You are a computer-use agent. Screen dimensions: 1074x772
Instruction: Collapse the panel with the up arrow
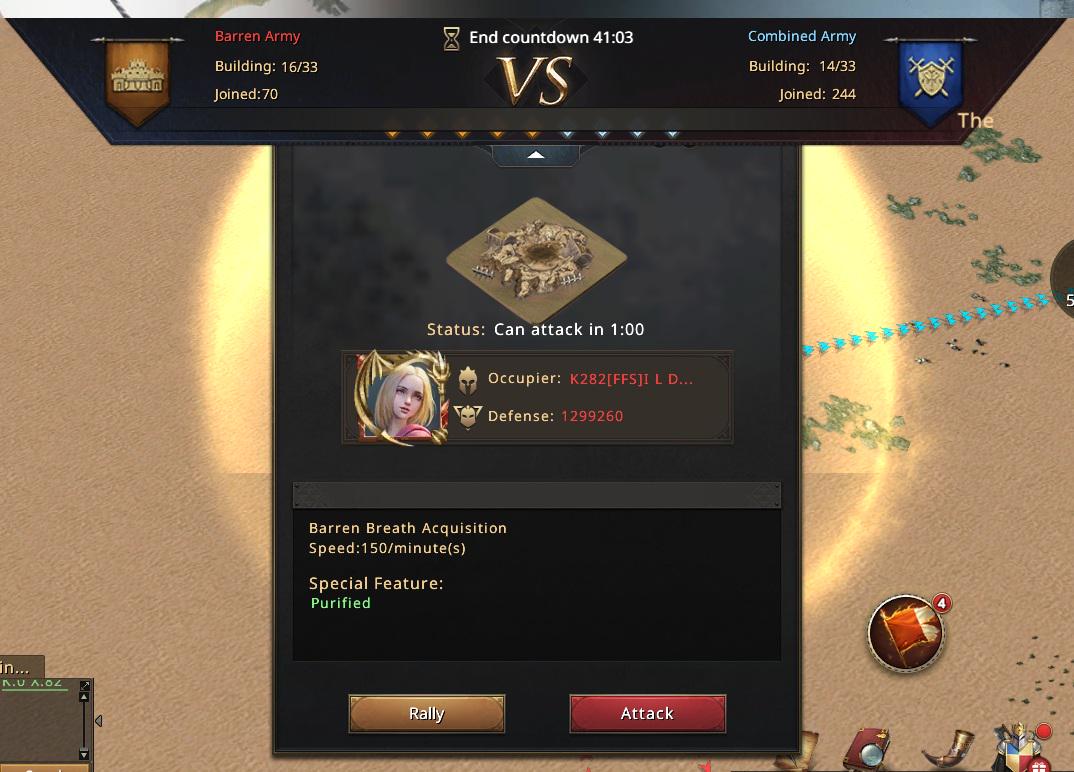point(536,155)
